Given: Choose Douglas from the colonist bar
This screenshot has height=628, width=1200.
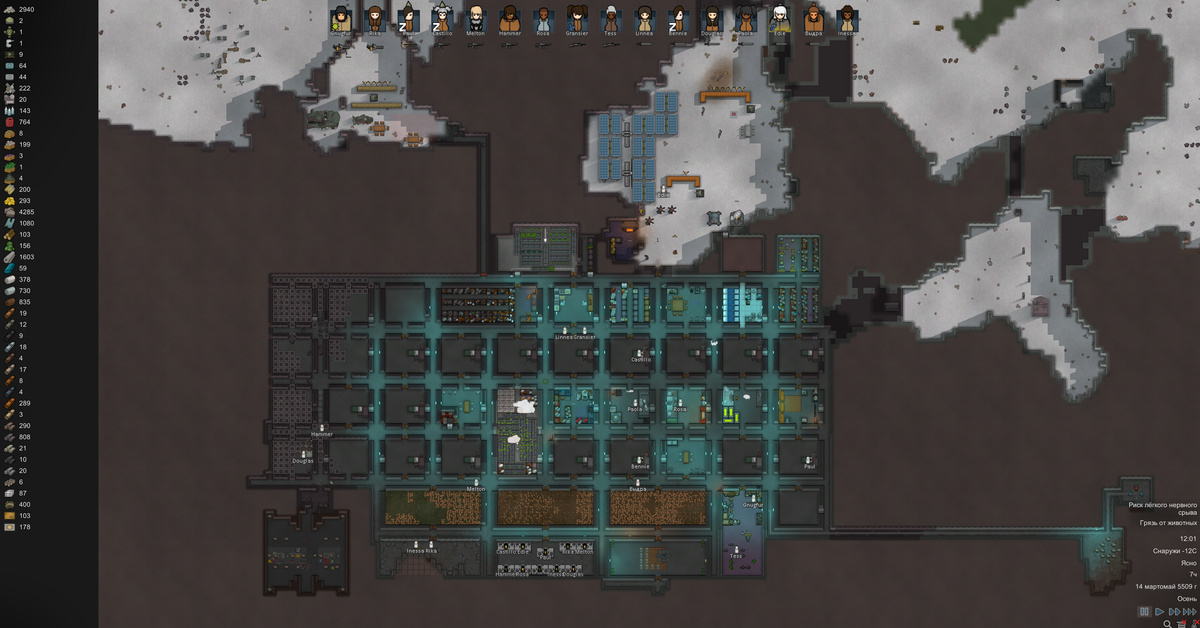Looking at the screenshot, I should coord(712,17).
